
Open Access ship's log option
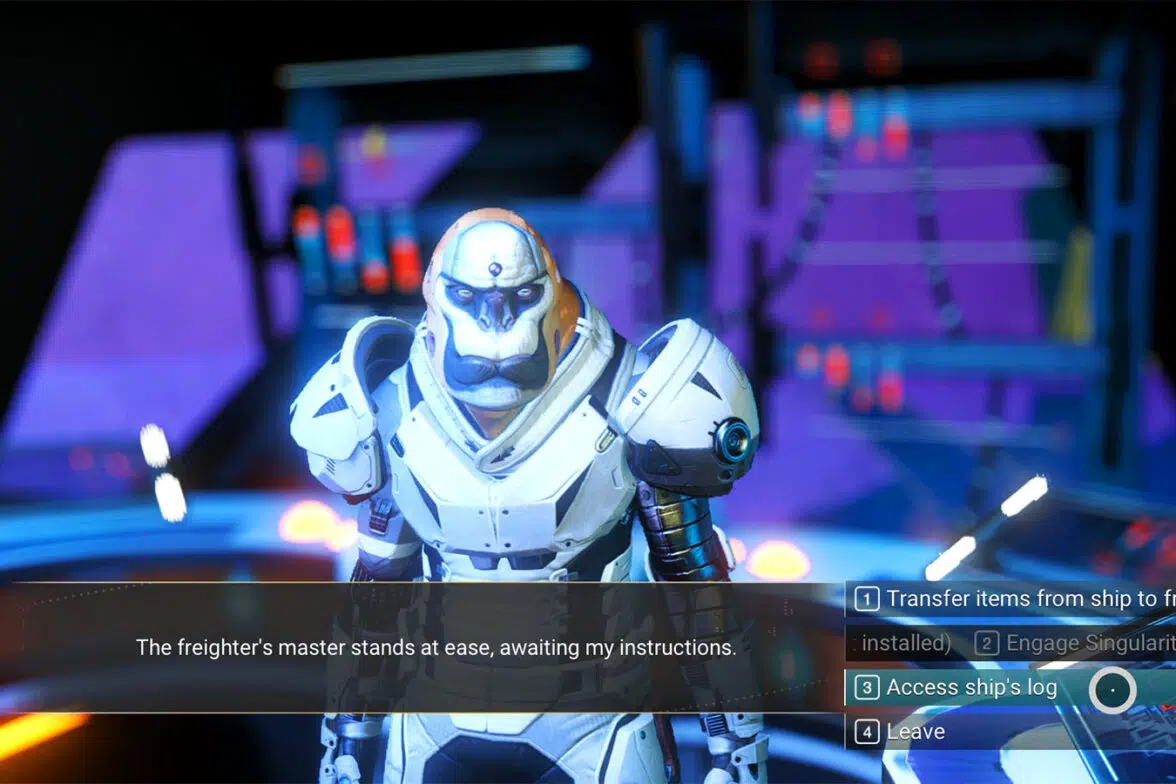(x=970, y=687)
